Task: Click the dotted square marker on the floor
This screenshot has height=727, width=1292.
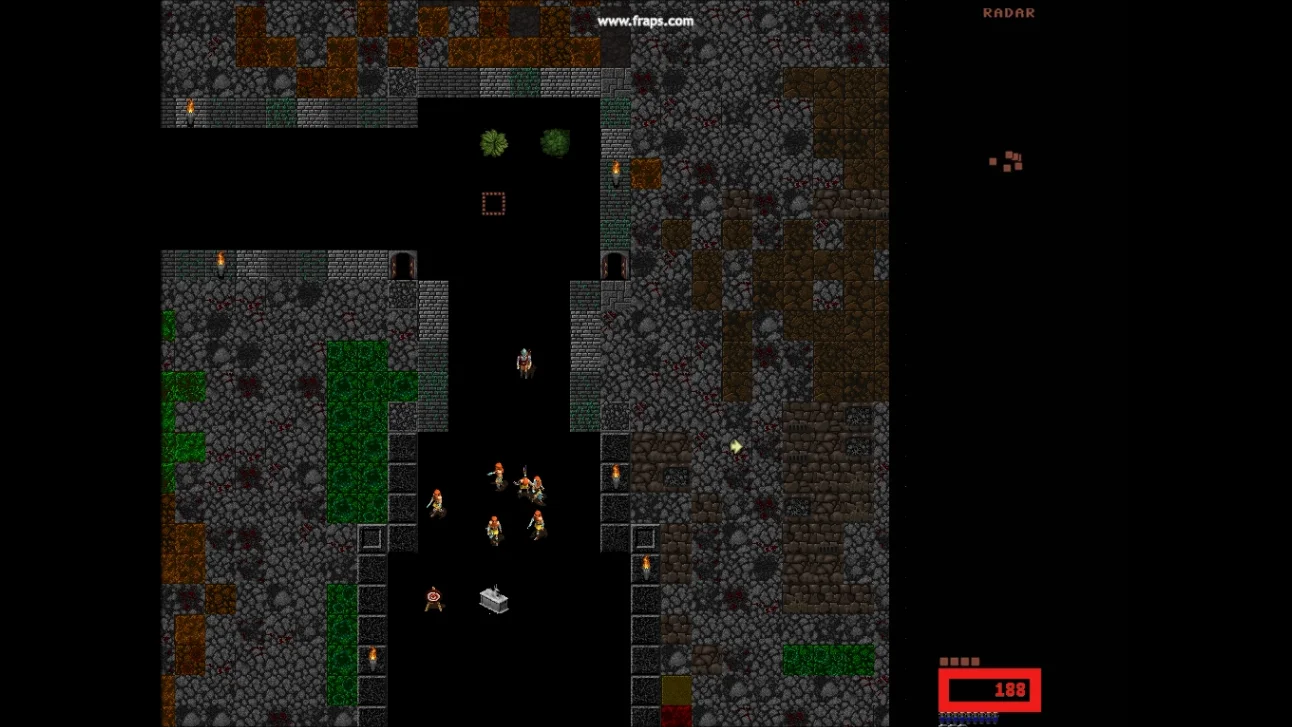Action: (492, 203)
